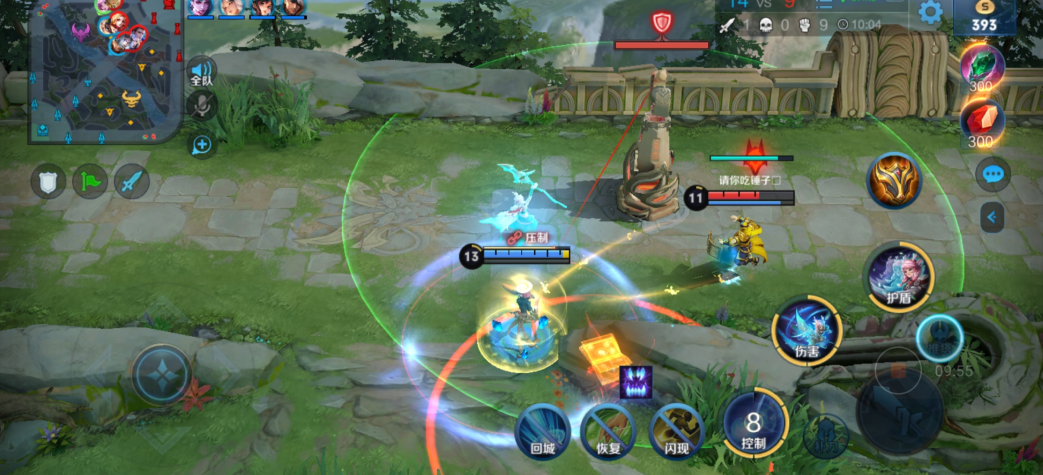Toggle the 全队 team voice speaker
Viewport: 1043px width, 475px height.
tap(201, 72)
